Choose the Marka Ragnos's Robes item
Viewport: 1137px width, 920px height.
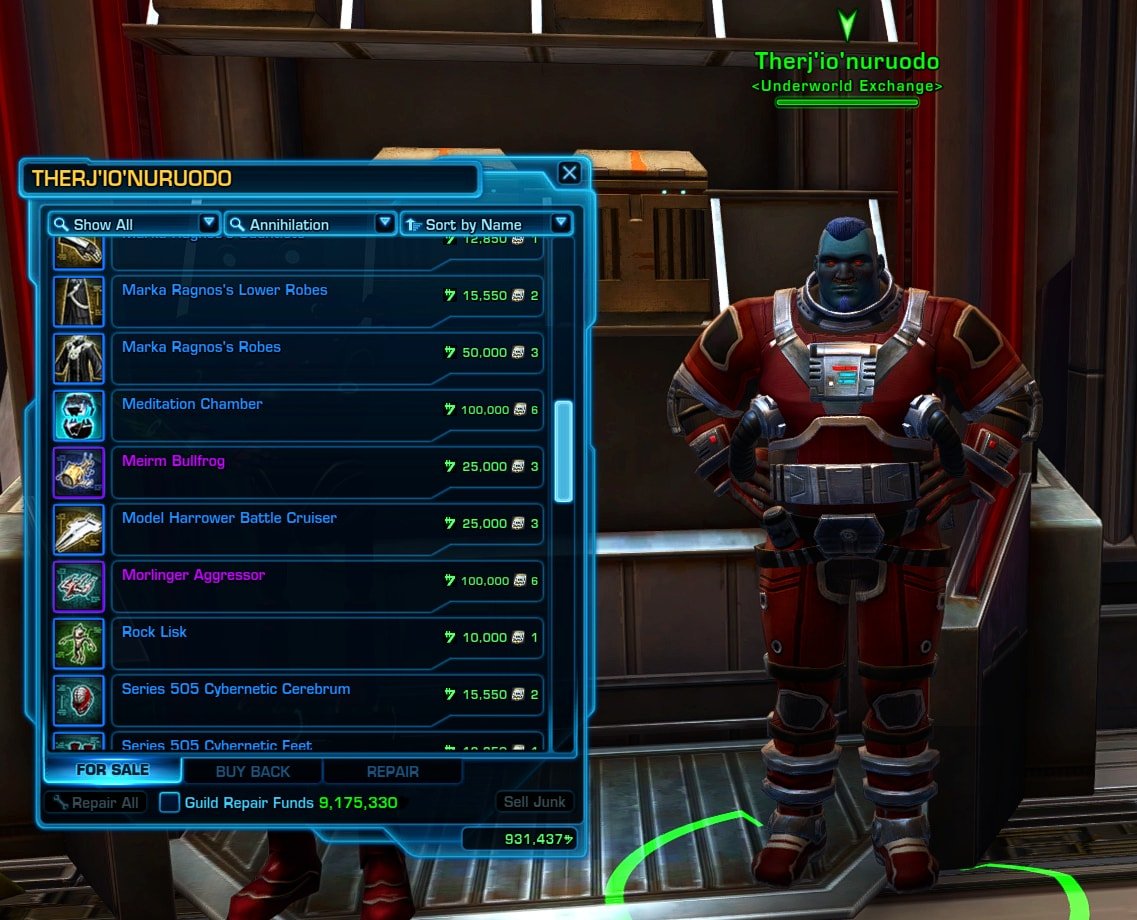[326, 359]
